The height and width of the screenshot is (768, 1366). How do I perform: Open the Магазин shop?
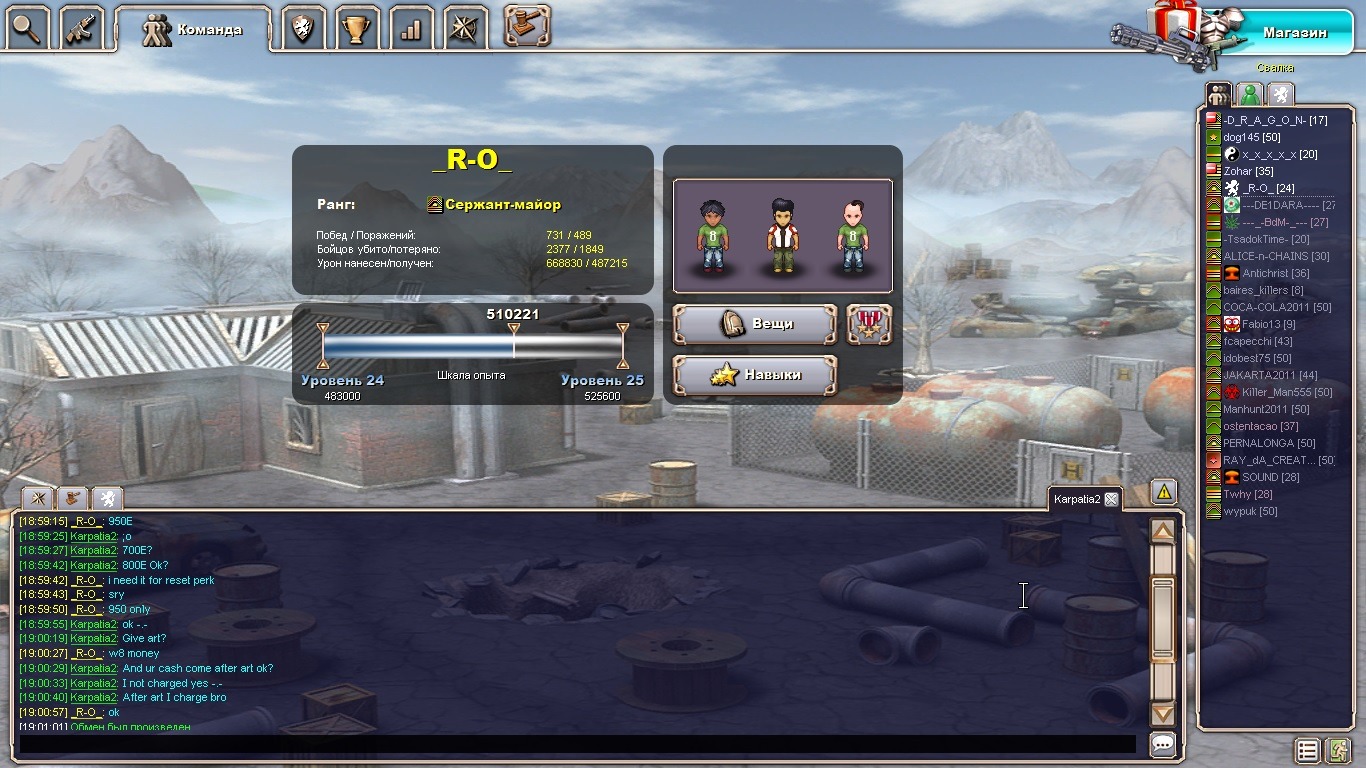[1294, 32]
